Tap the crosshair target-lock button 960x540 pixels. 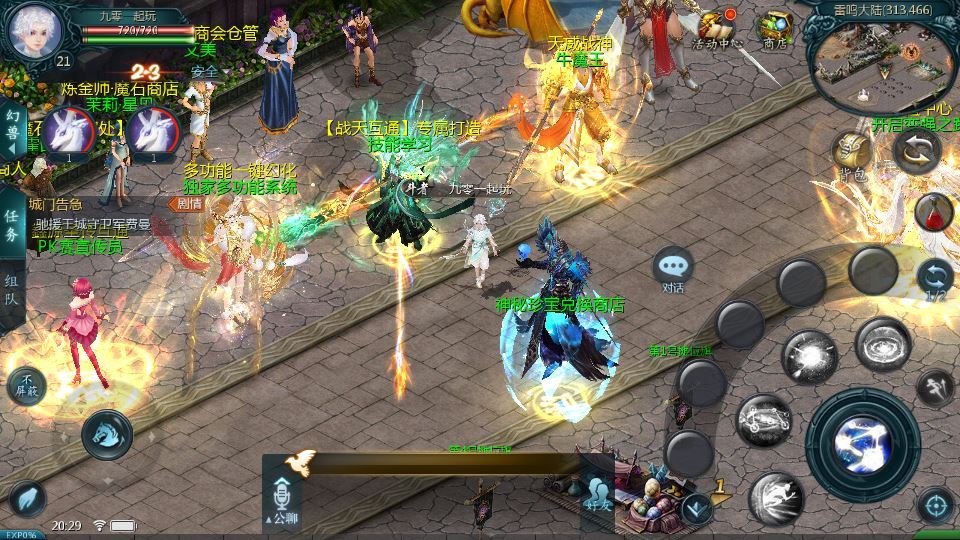point(936,506)
